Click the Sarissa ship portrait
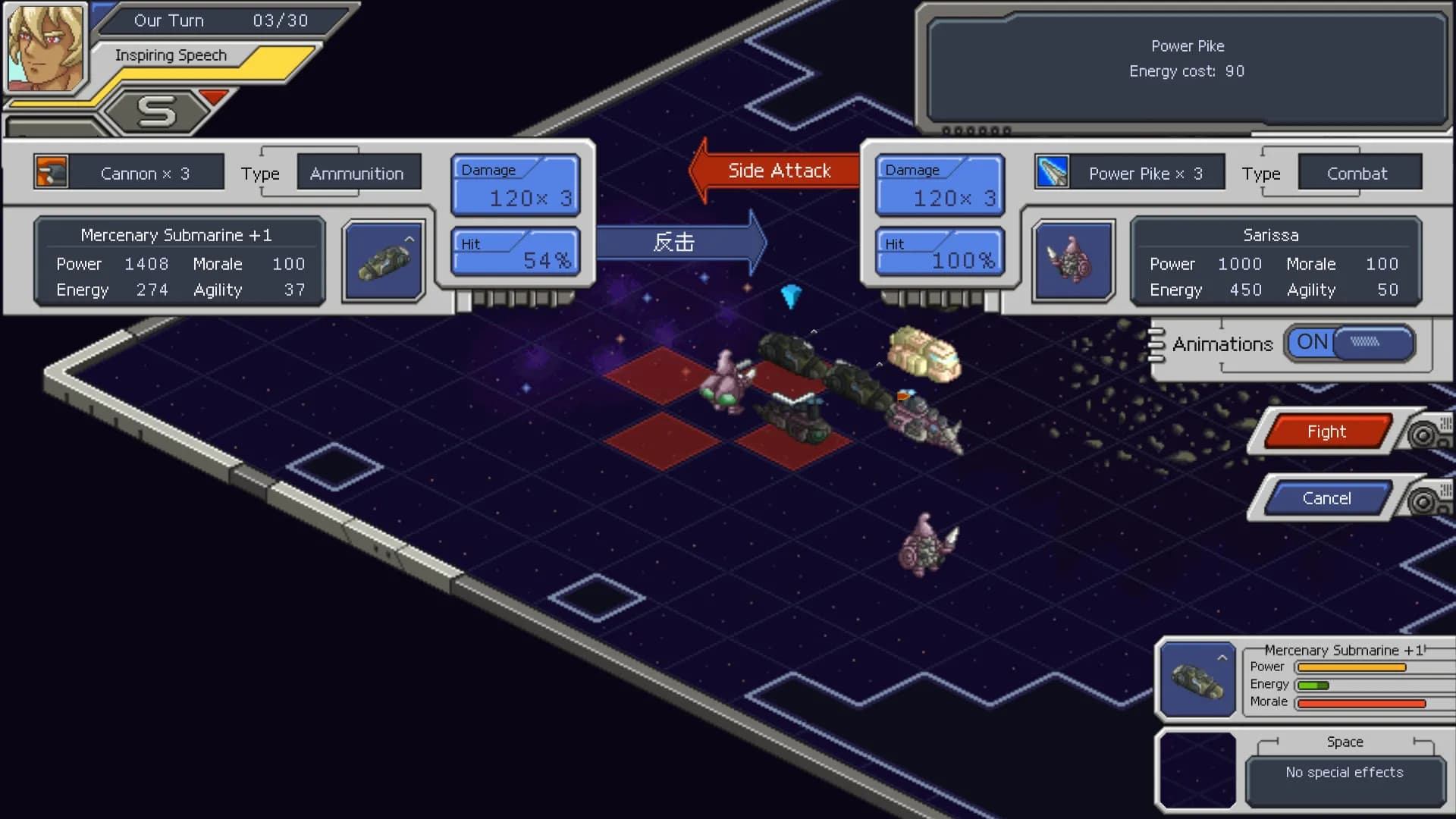 [1073, 262]
